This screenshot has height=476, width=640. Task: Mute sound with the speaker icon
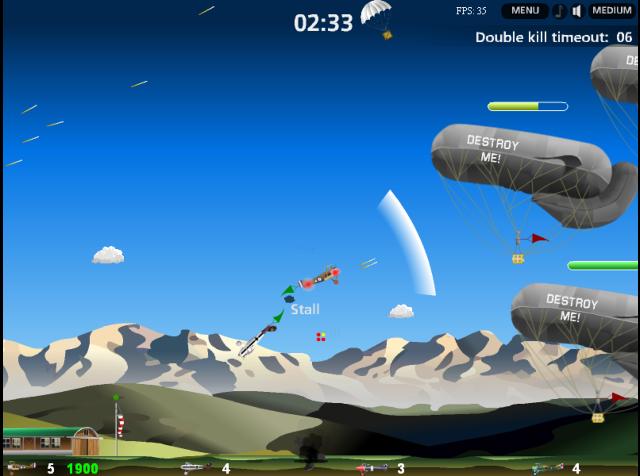pyautogui.click(x=576, y=11)
